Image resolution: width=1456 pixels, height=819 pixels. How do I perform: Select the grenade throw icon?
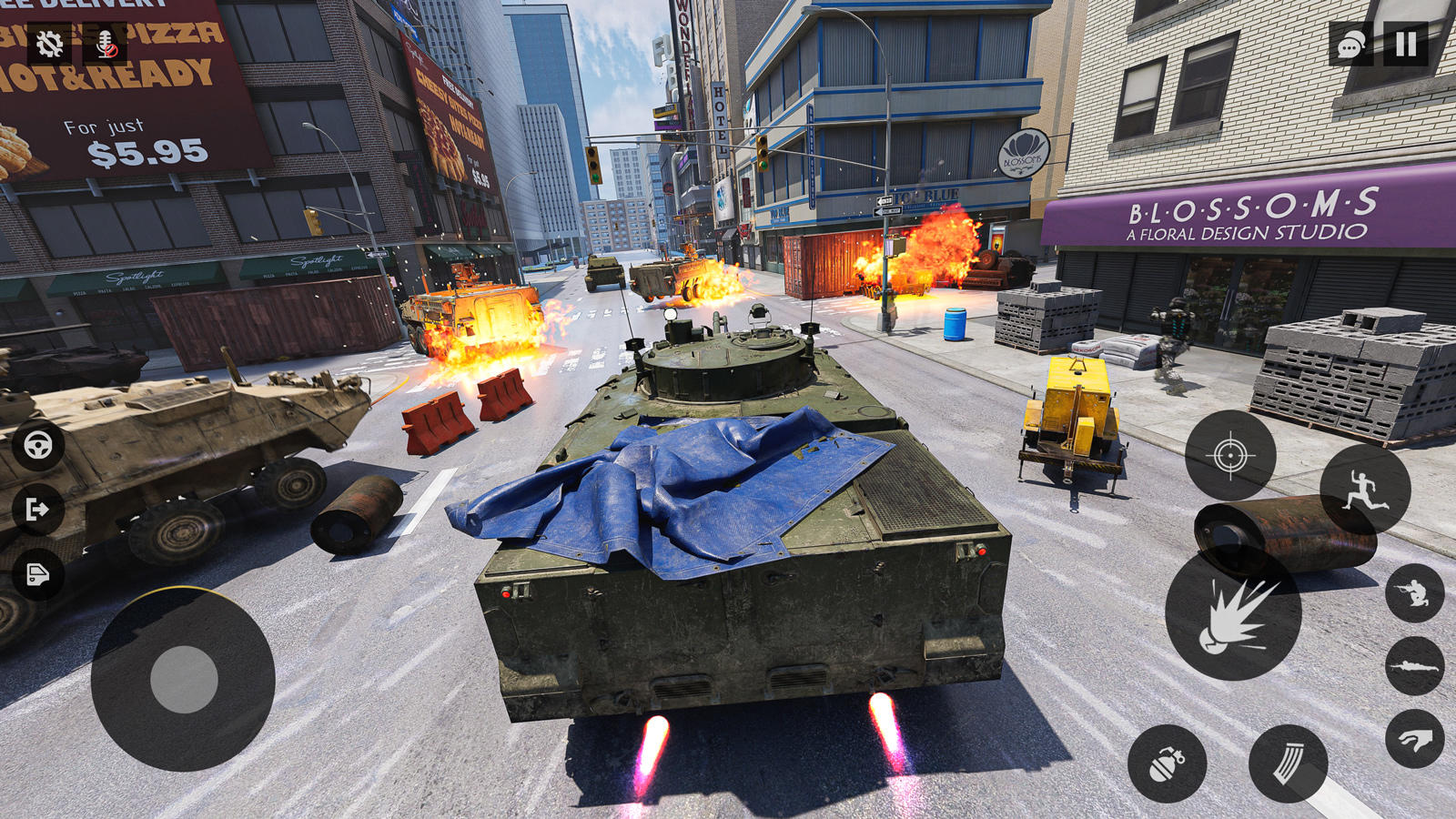tap(1172, 764)
